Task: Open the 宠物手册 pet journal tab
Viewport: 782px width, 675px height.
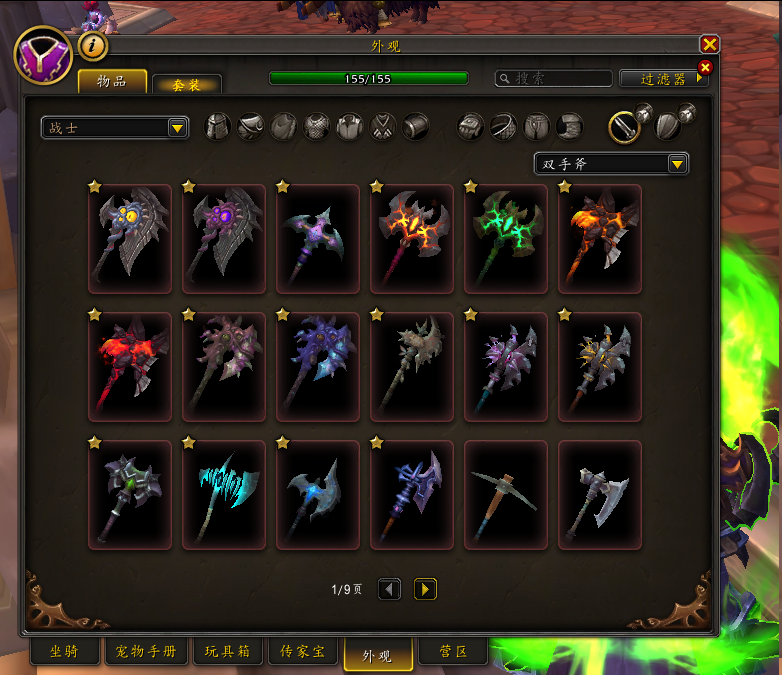Action: tap(143, 653)
